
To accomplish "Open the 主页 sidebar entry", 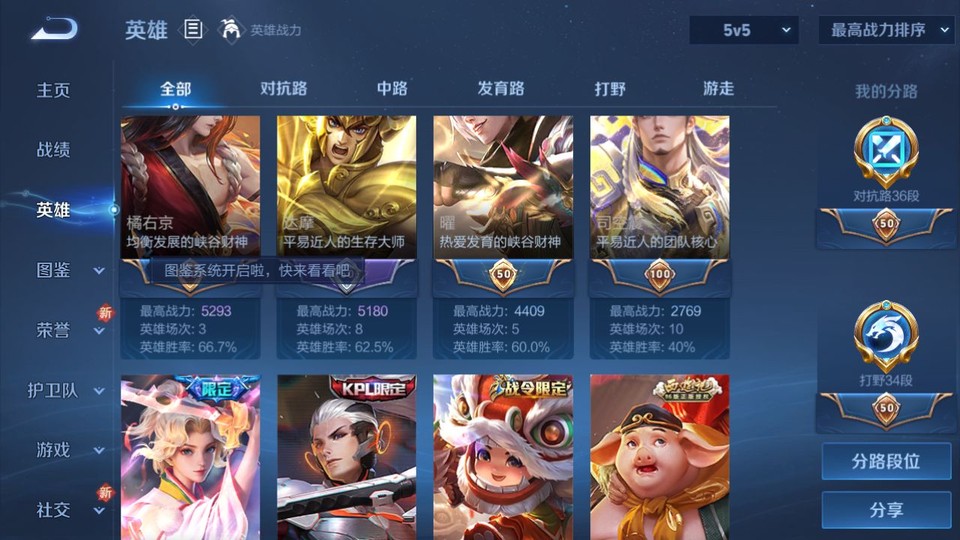I will pyautogui.click(x=54, y=90).
